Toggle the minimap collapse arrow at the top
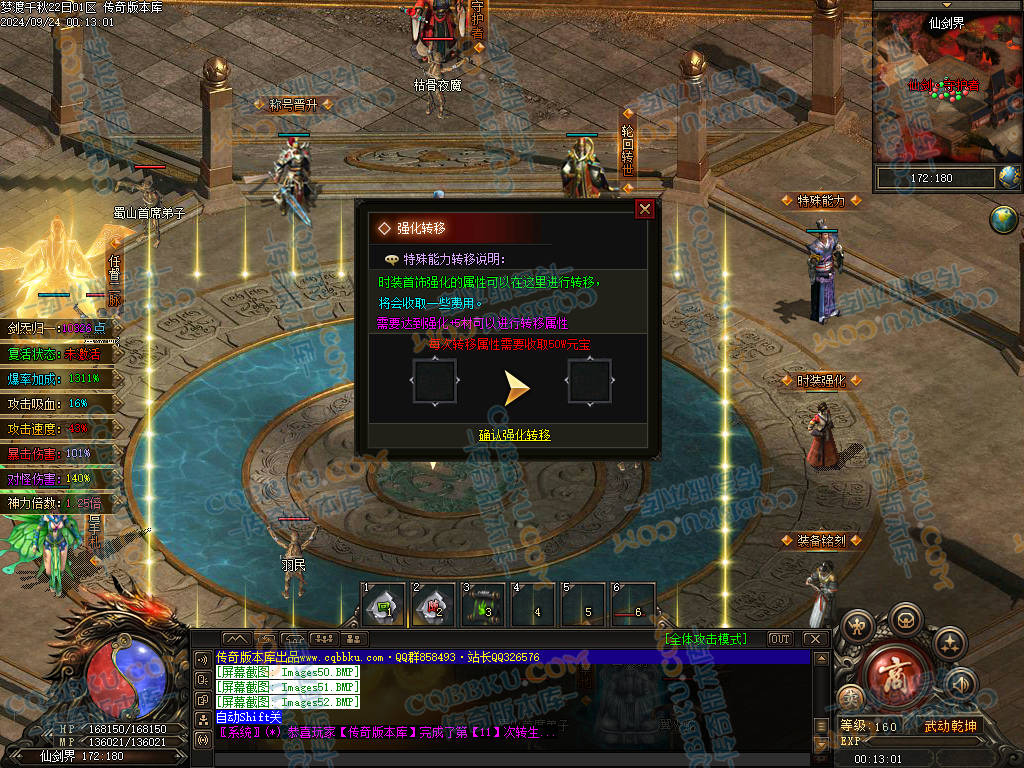This screenshot has height=768, width=1024. point(948,5)
